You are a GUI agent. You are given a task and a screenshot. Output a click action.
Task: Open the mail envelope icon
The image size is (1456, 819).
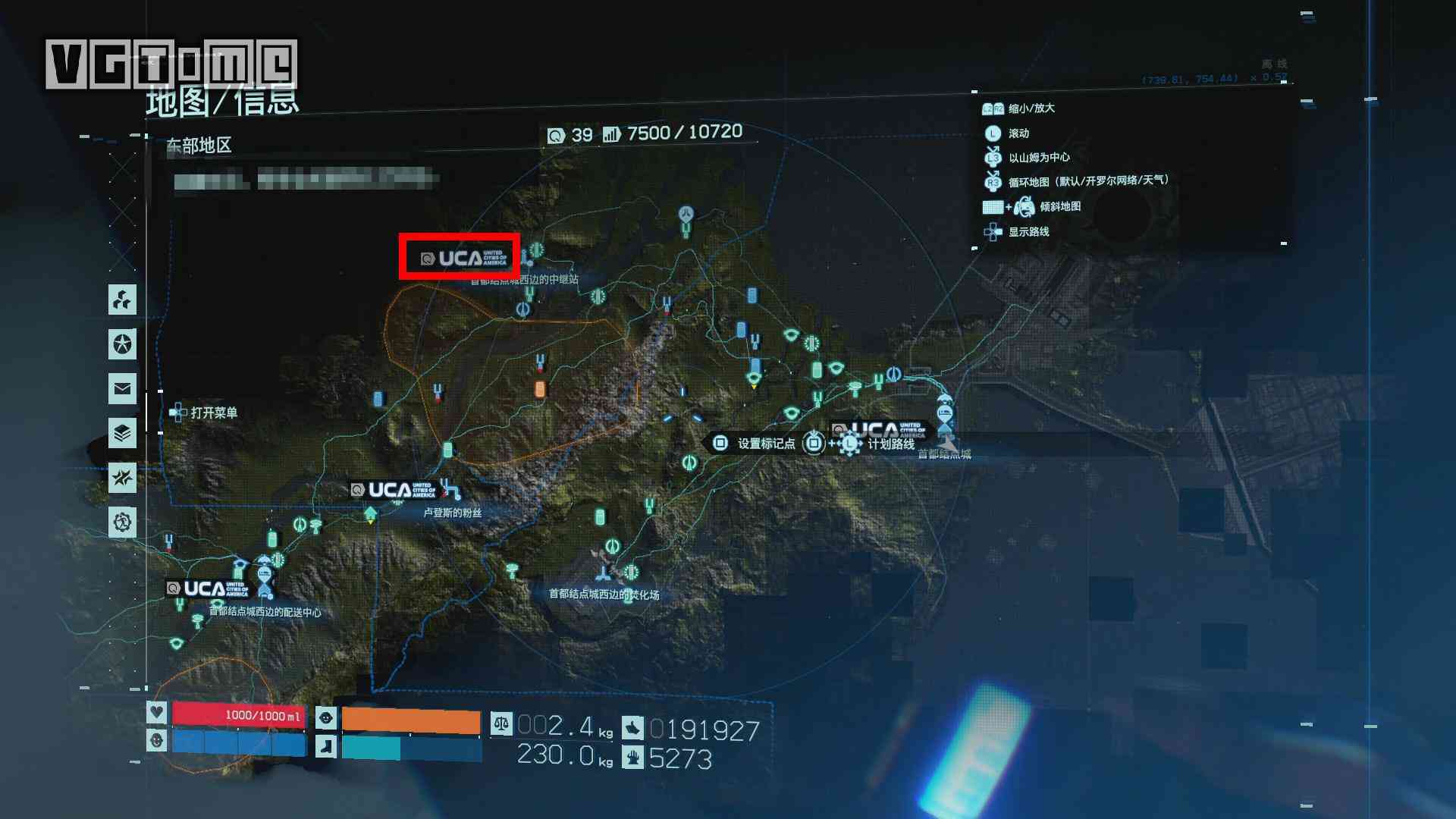(x=122, y=389)
